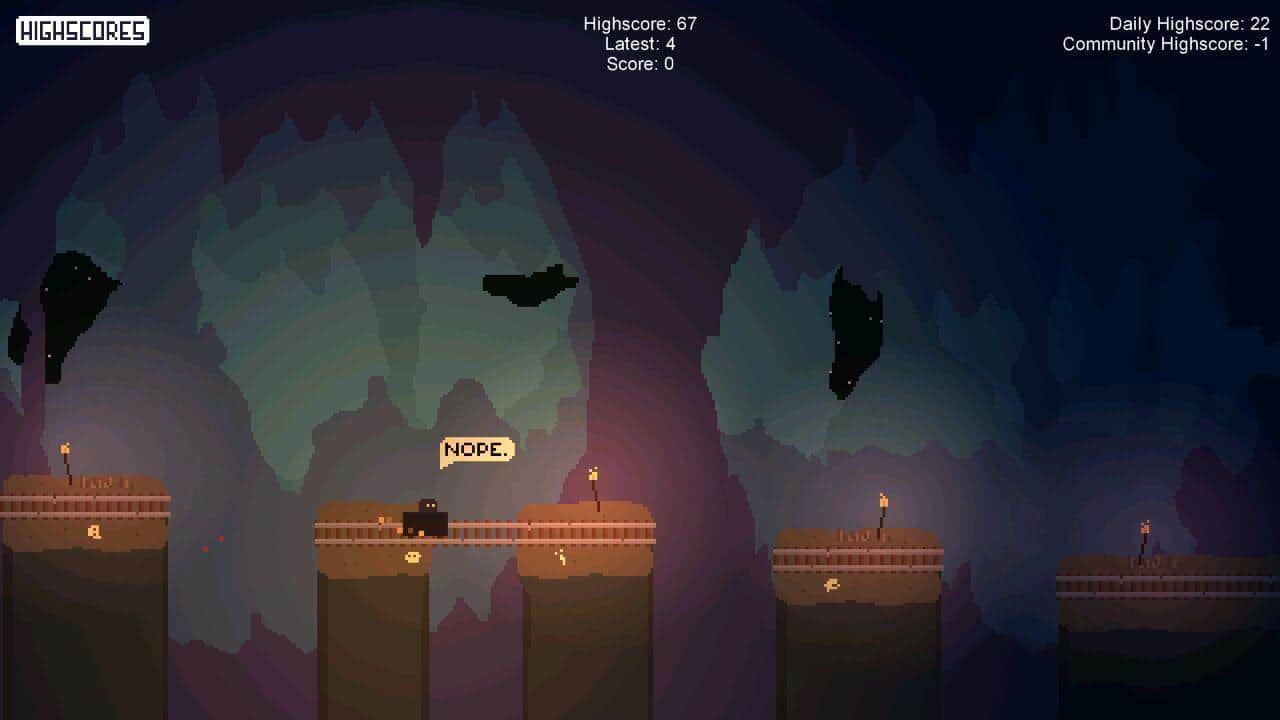Click the bone sprite on the left platform
This screenshot has width=1280, height=720.
click(x=93, y=531)
